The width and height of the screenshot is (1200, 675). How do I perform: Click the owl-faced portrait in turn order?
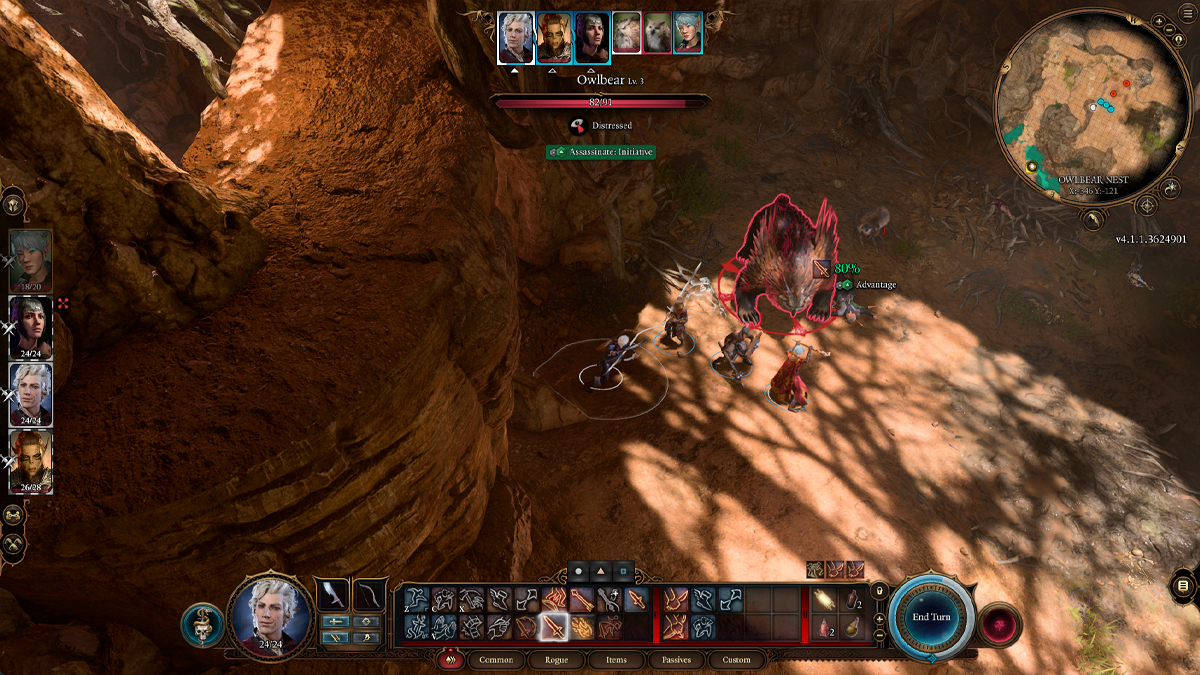(626, 32)
